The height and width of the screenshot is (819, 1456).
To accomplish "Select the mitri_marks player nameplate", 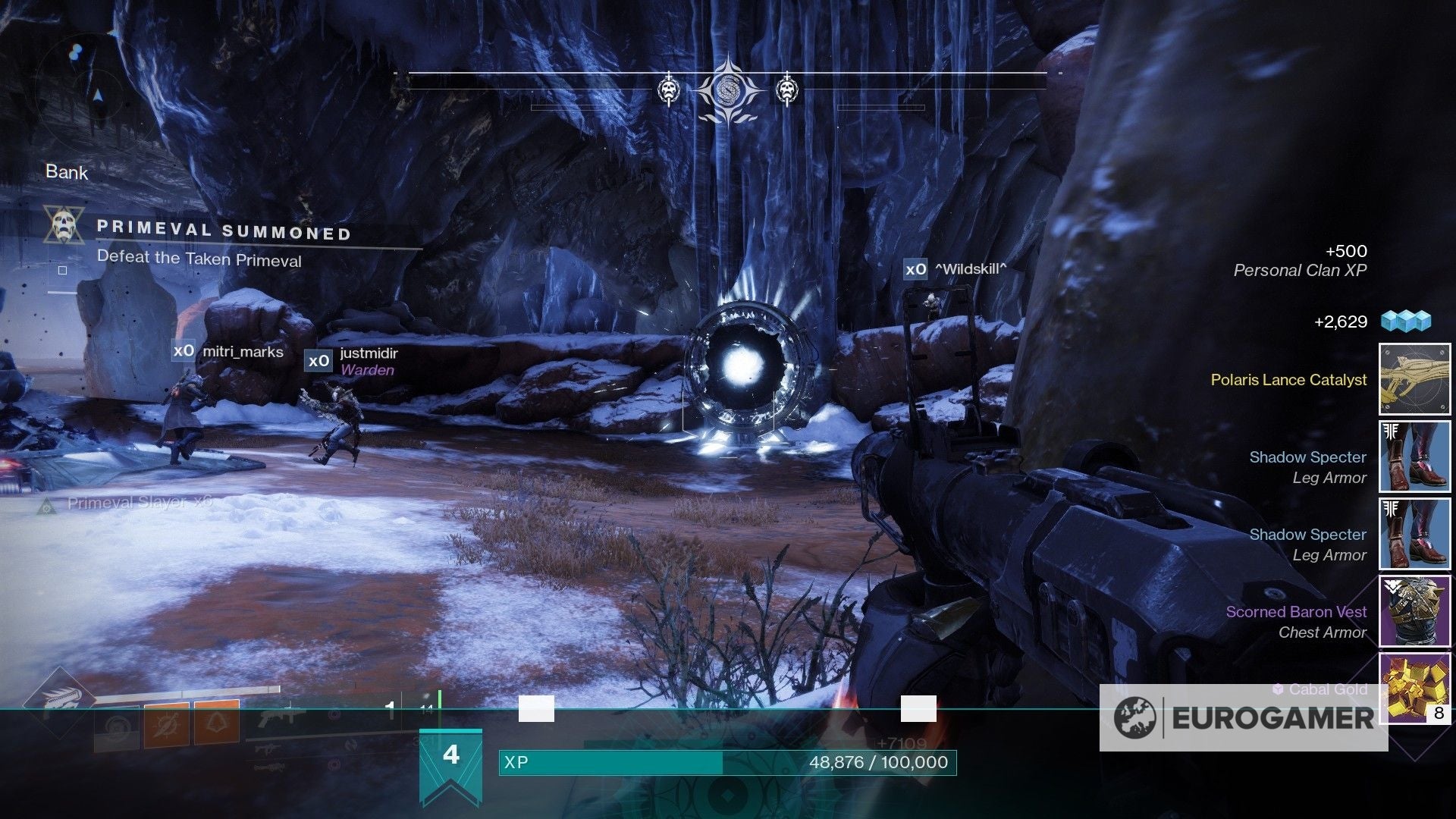I will pos(228,351).
